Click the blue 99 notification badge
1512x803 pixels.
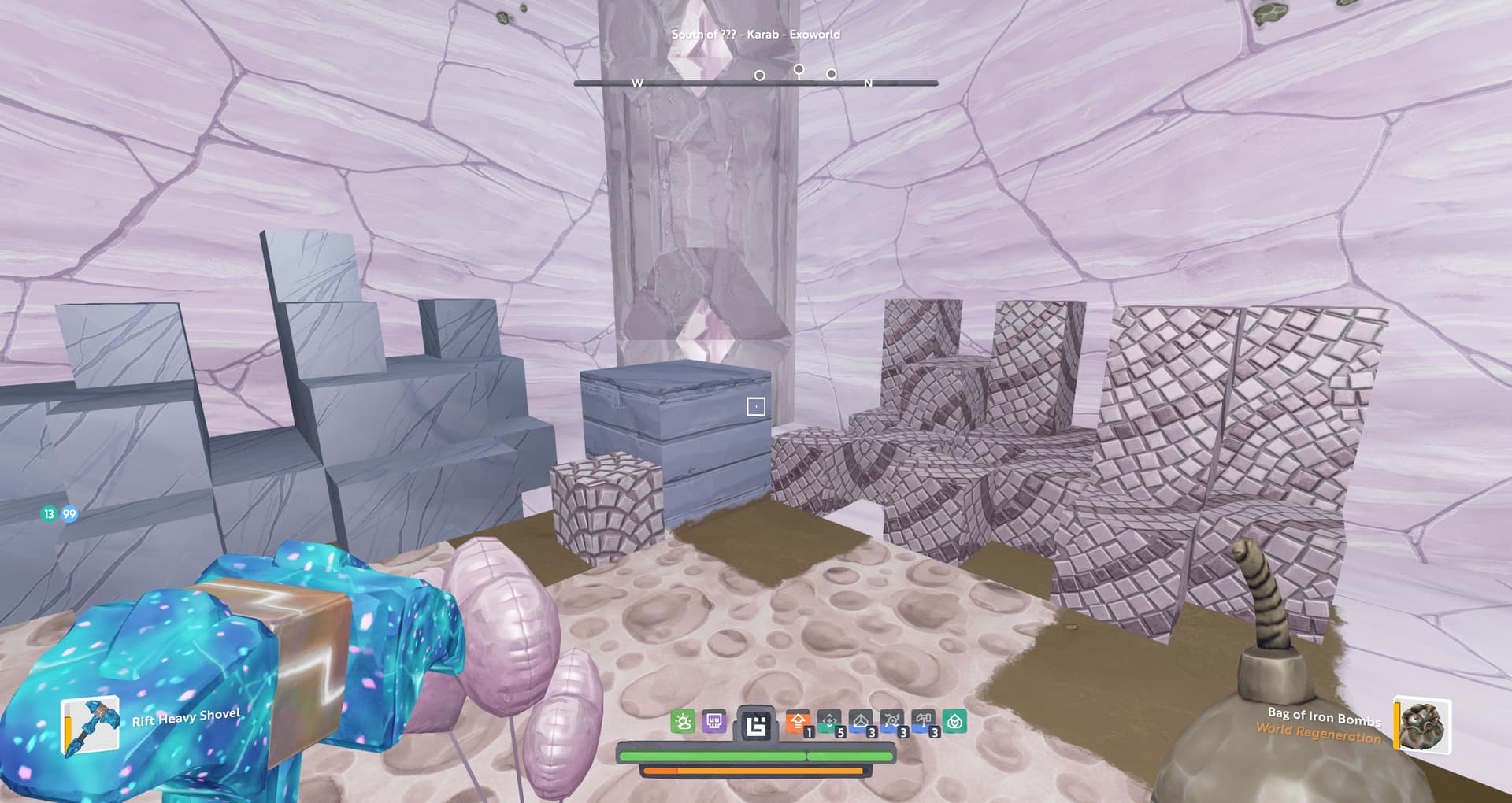point(69,514)
